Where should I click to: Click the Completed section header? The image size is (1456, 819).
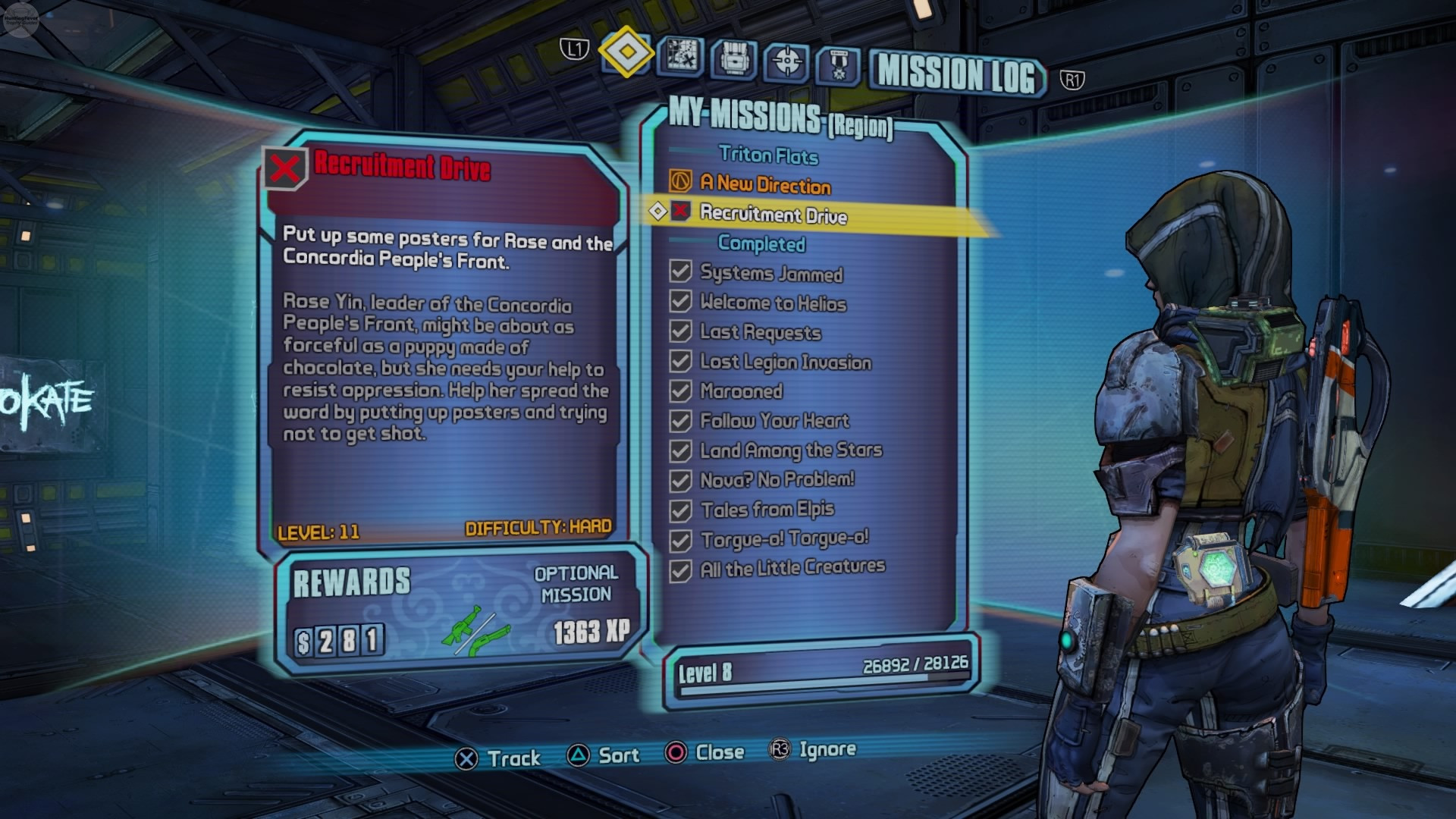[761, 243]
